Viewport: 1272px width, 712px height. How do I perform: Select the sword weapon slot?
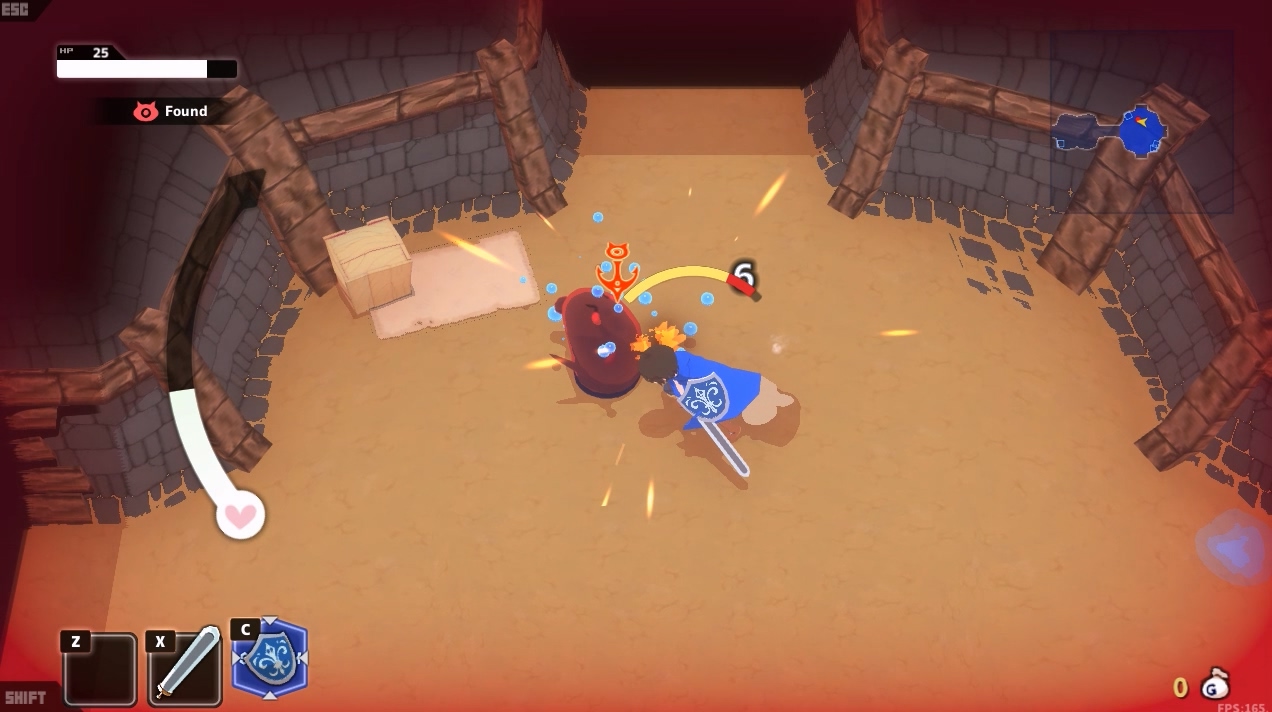(x=186, y=667)
